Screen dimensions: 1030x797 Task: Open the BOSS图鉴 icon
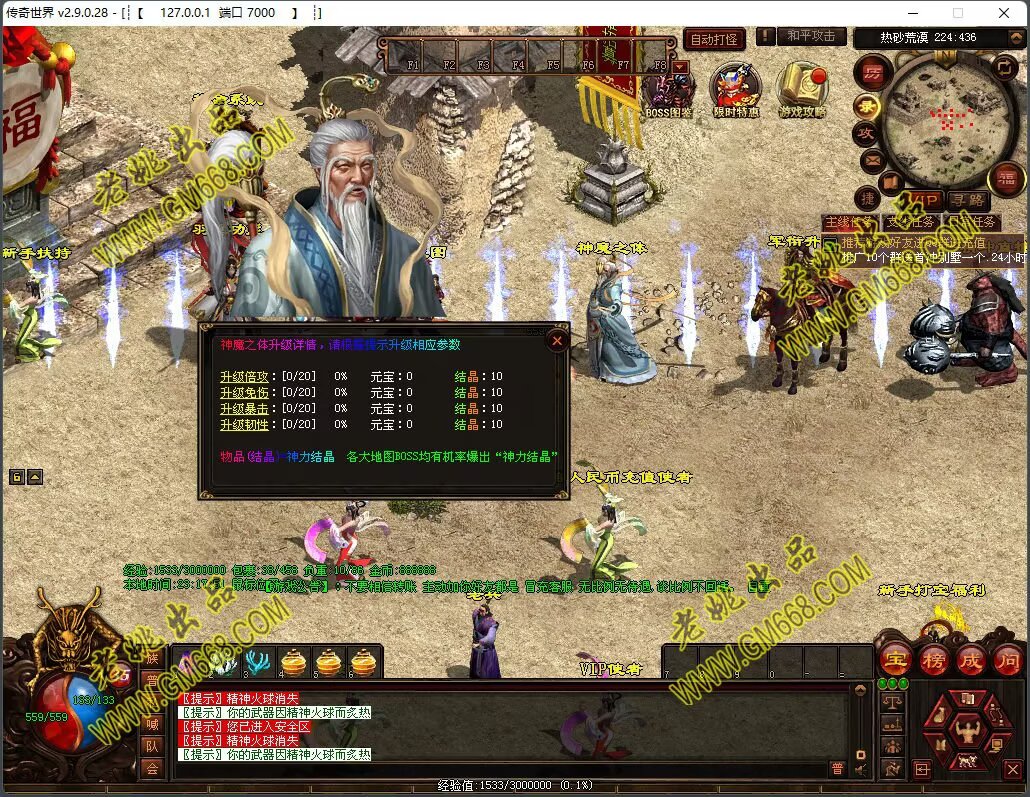click(x=669, y=90)
